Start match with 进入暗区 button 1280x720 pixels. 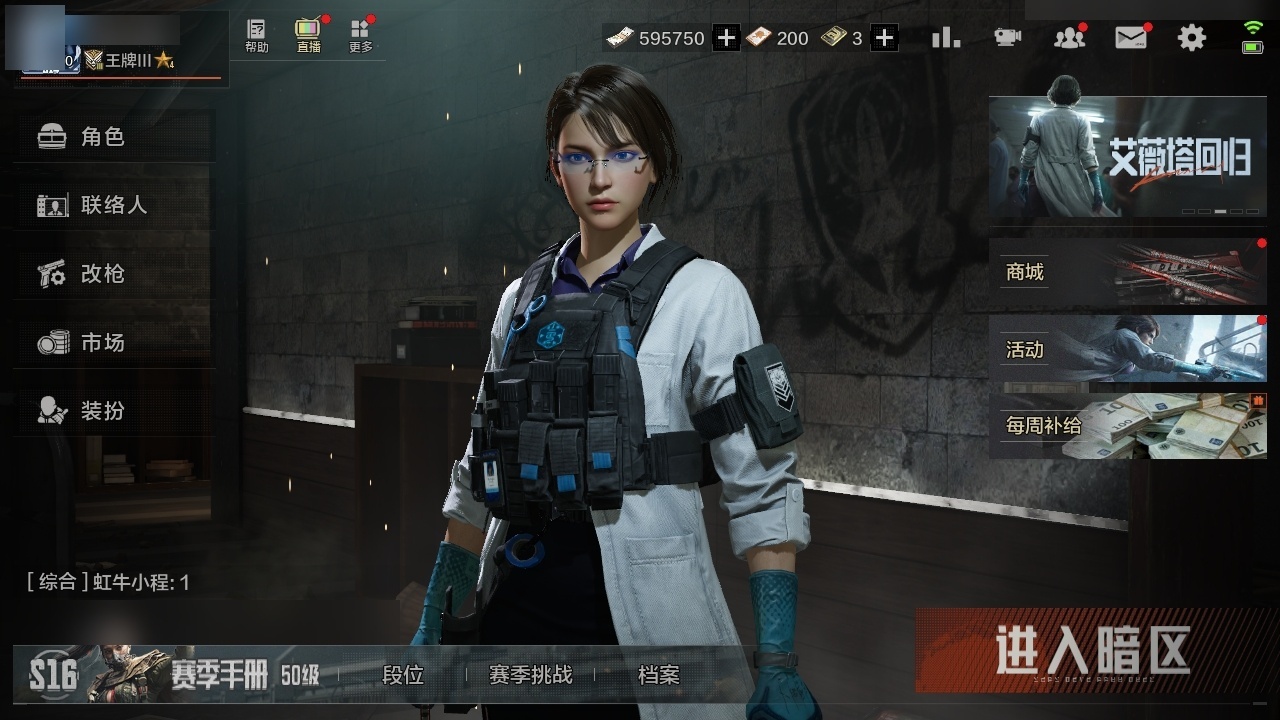pyautogui.click(x=1093, y=651)
